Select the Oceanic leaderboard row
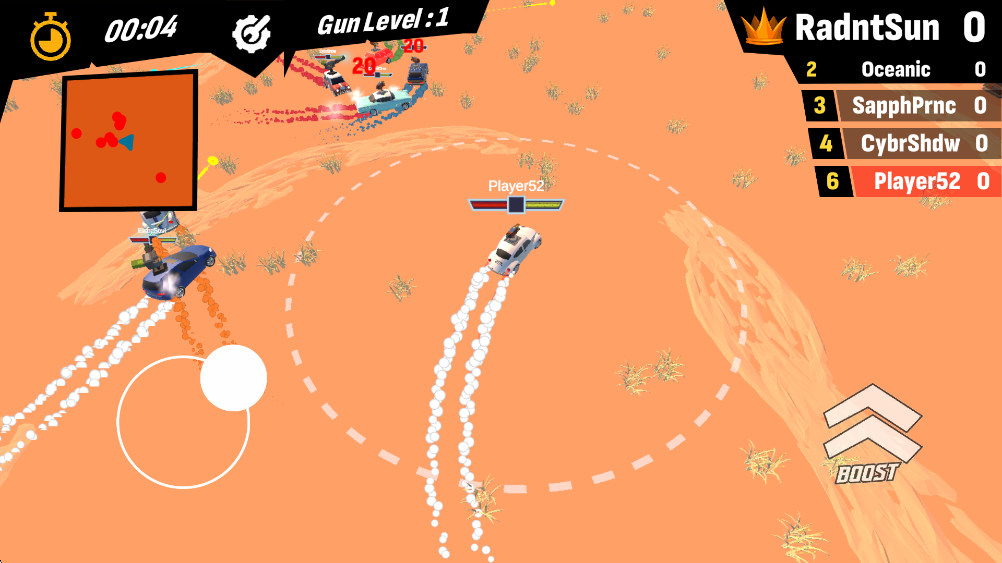 [x=896, y=70]
